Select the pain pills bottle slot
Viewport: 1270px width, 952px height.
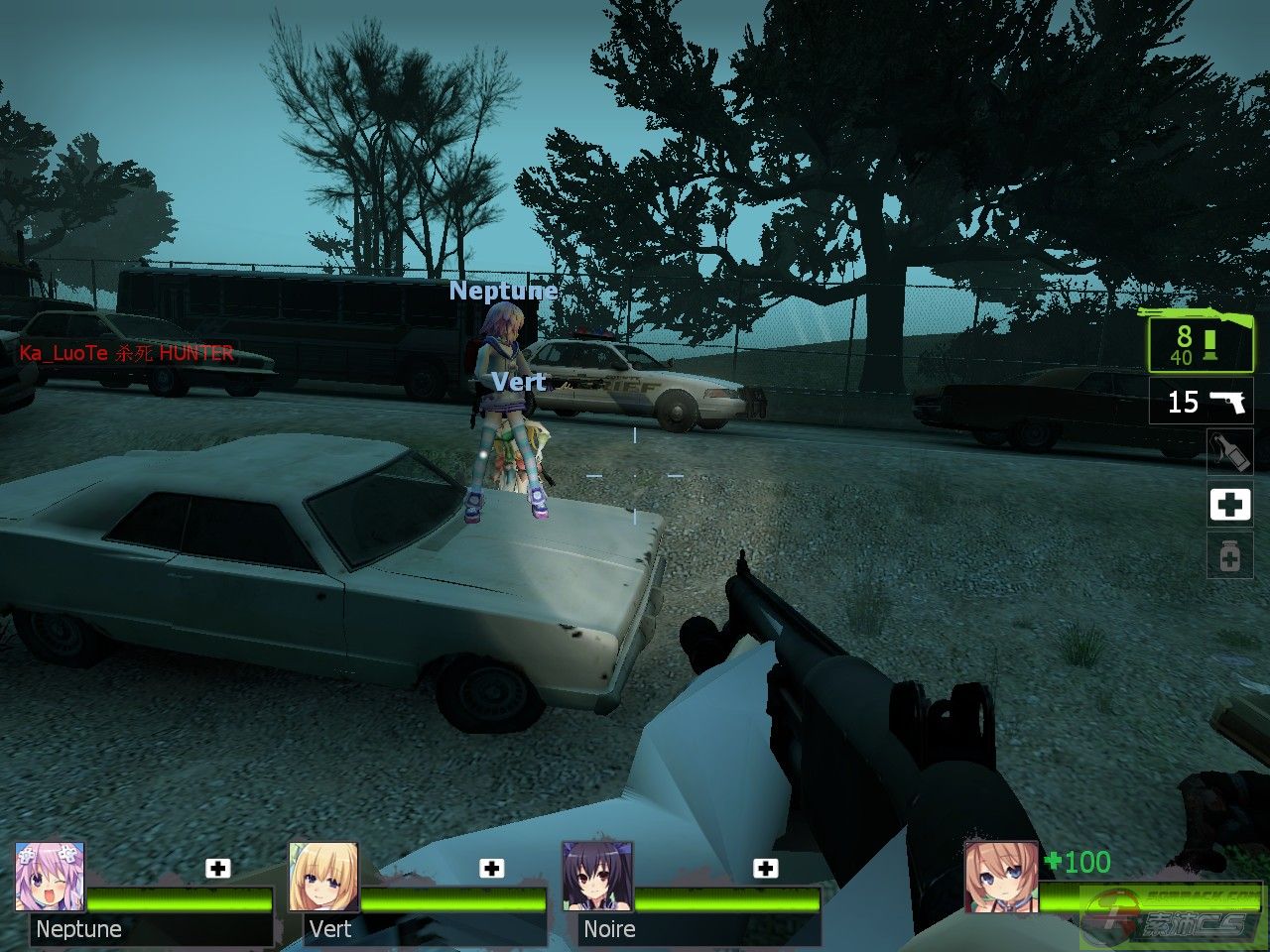(x=1229, y=556)
